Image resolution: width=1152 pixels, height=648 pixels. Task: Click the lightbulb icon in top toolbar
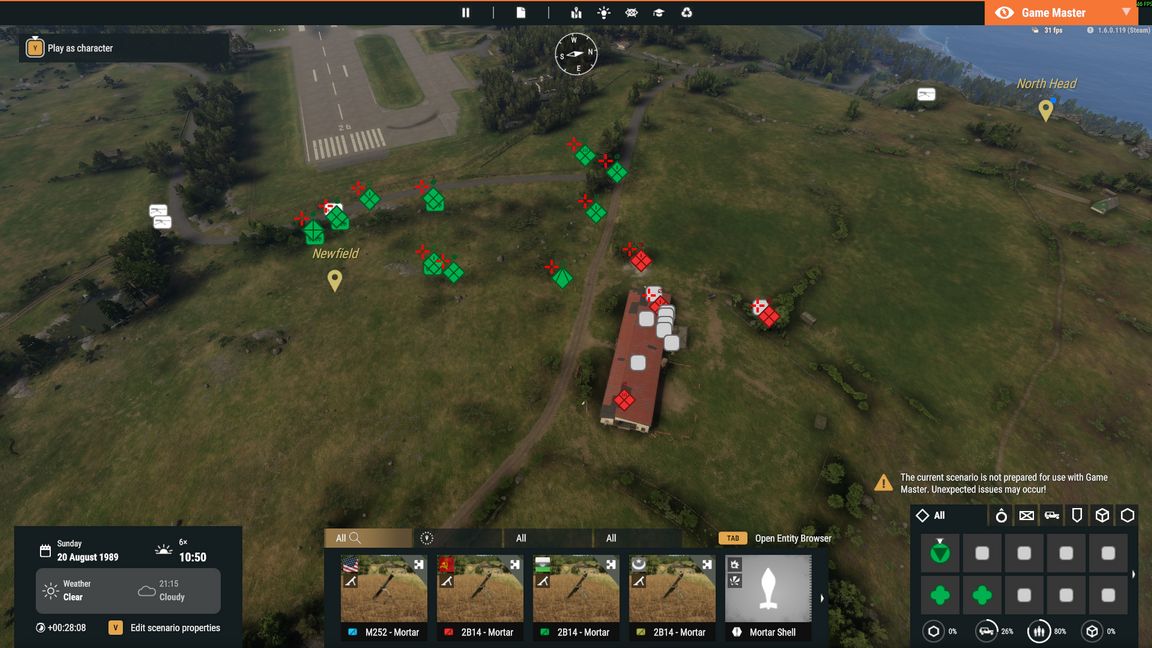coord(604,13)
